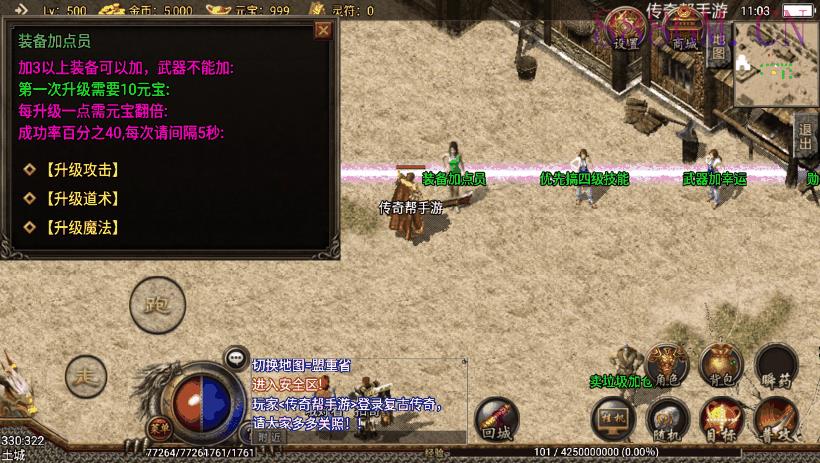
Task: Use the 回城 return-to-town scroll
Action: (496, 417)
